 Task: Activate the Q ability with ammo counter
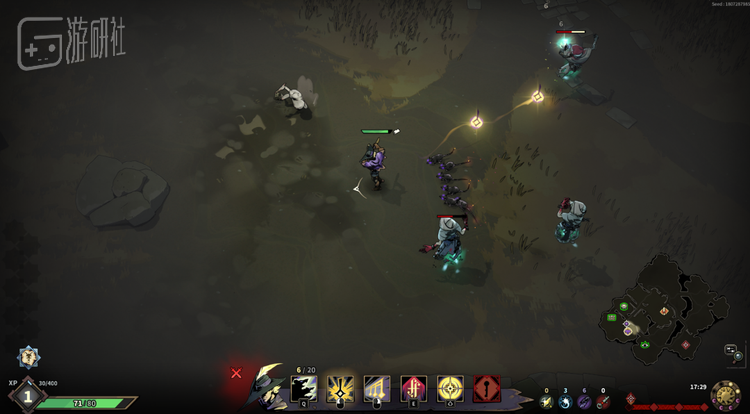pyautogui.click(x=304, y=389)
